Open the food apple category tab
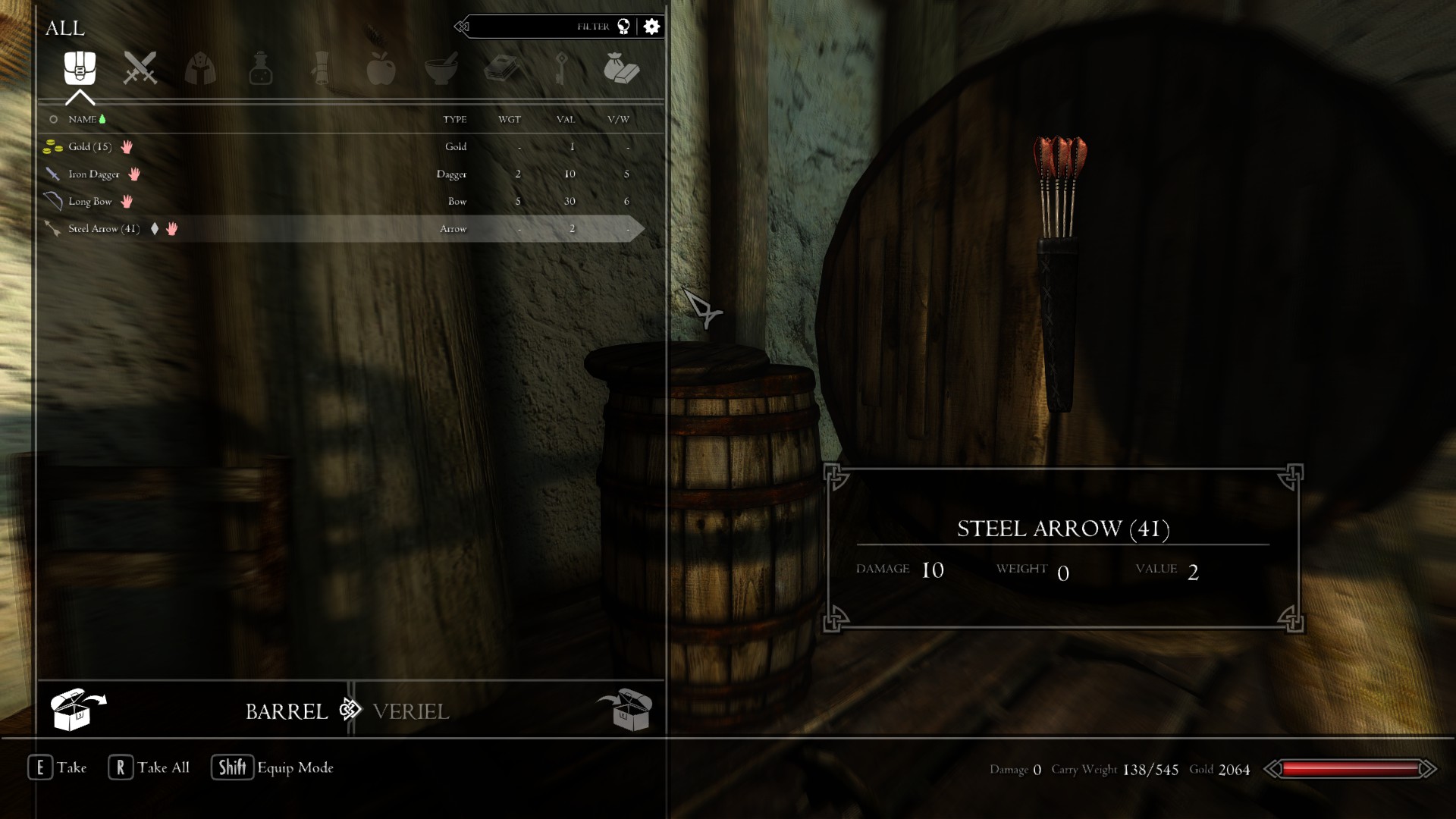 381,68
